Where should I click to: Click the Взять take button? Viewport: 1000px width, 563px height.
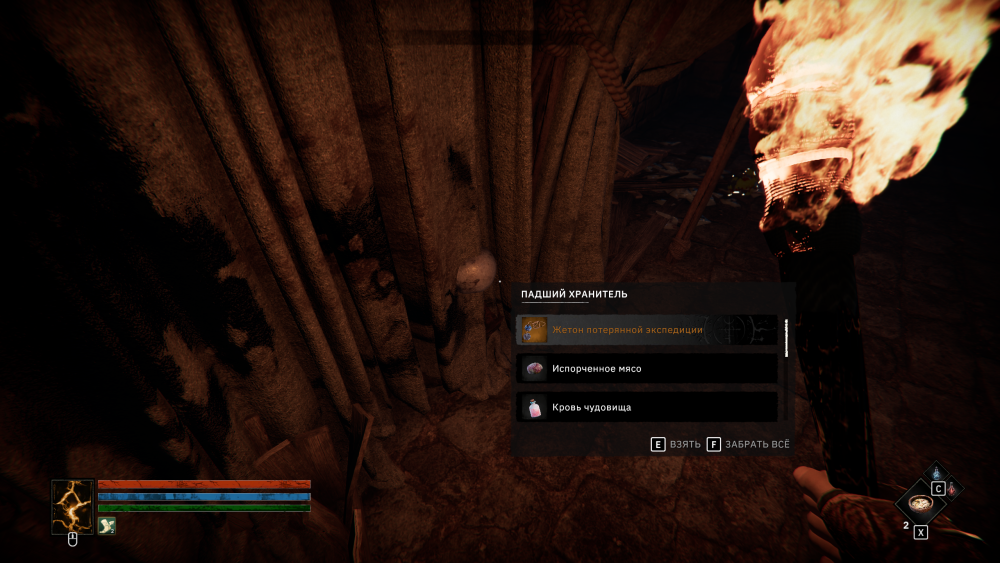(675, 444)
